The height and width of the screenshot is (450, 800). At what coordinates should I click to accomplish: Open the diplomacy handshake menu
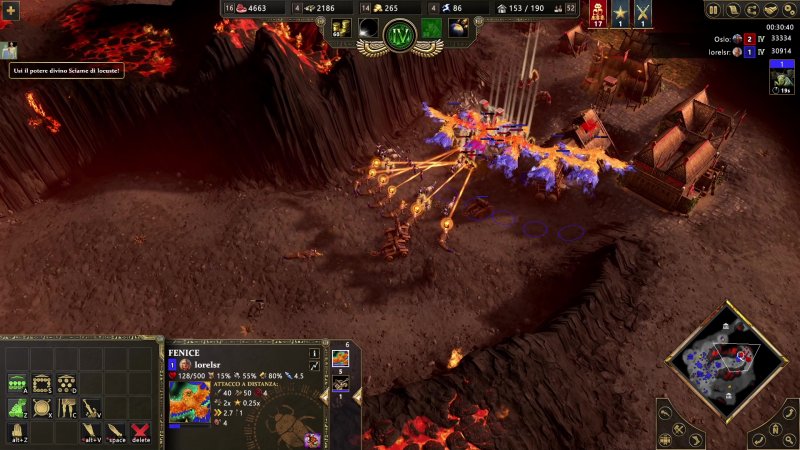click(x=769, y=10)
